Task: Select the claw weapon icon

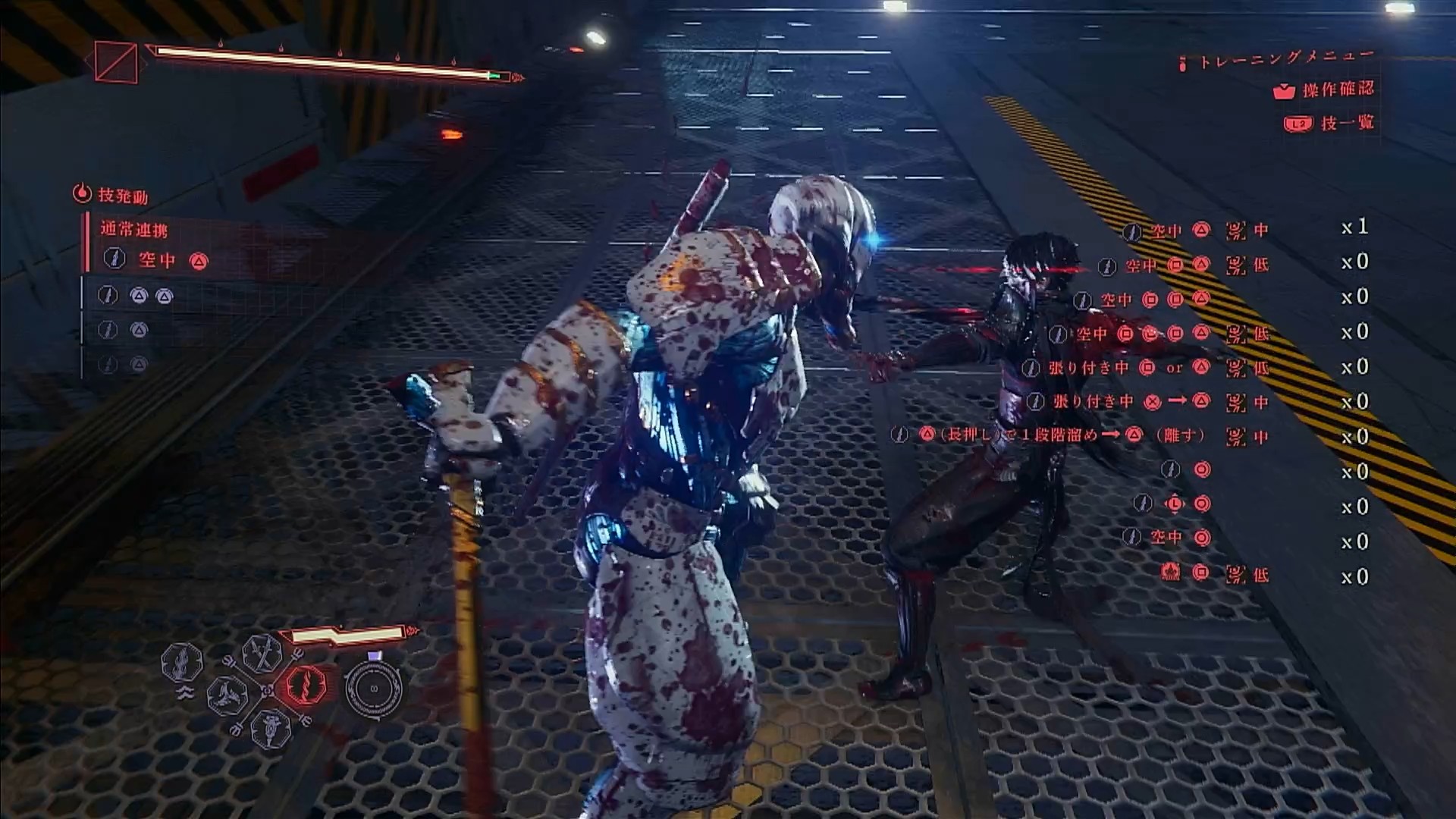Action: [x=226, y=695]
